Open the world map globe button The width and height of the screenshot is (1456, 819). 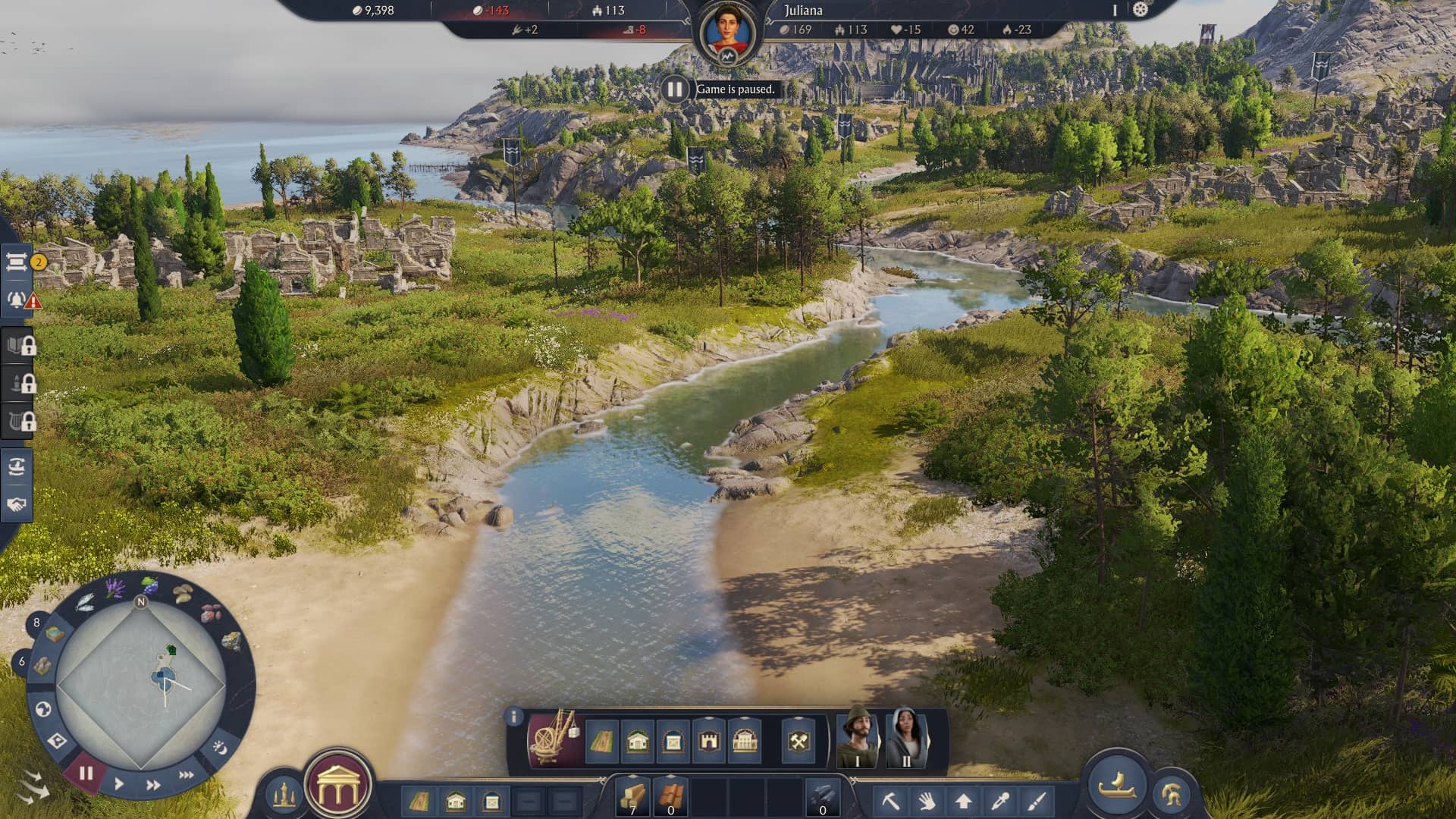pos(43,709)
